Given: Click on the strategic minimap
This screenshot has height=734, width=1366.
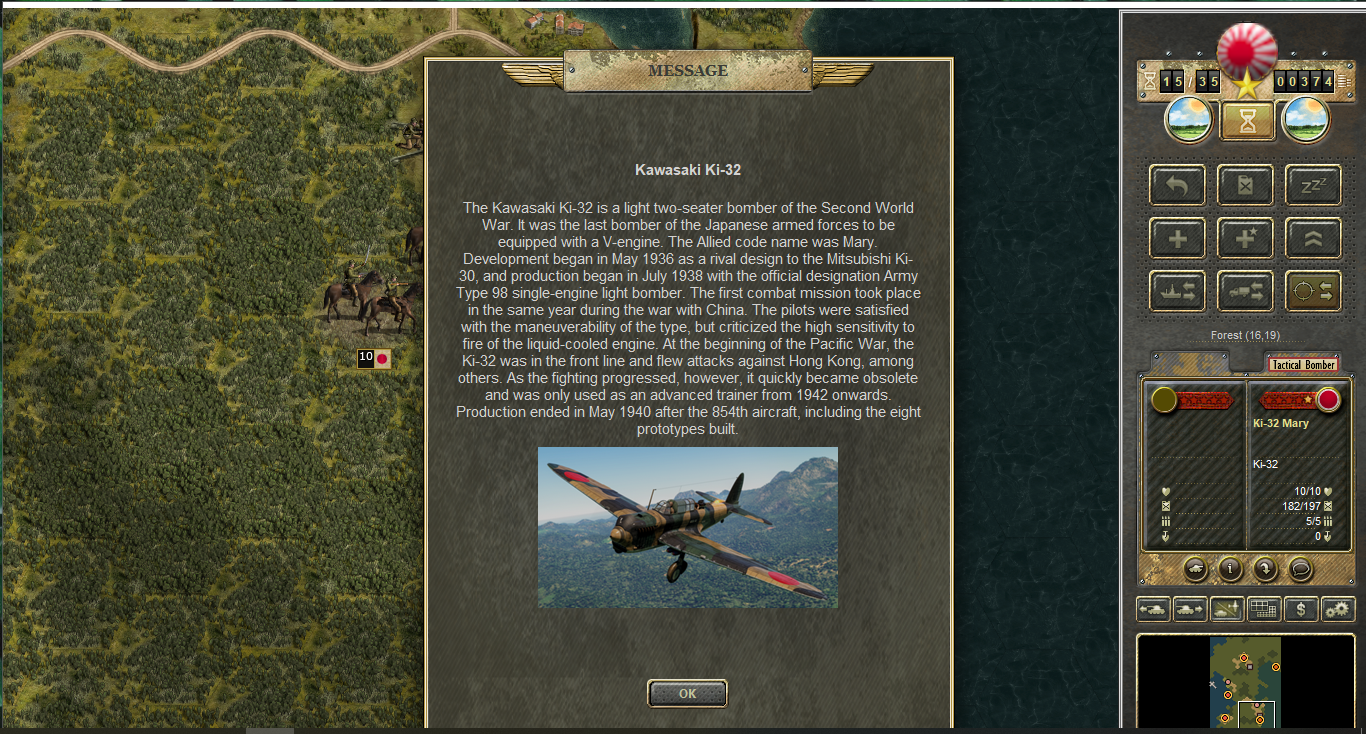Looking at the screenshot, I should click(1245, 680).
